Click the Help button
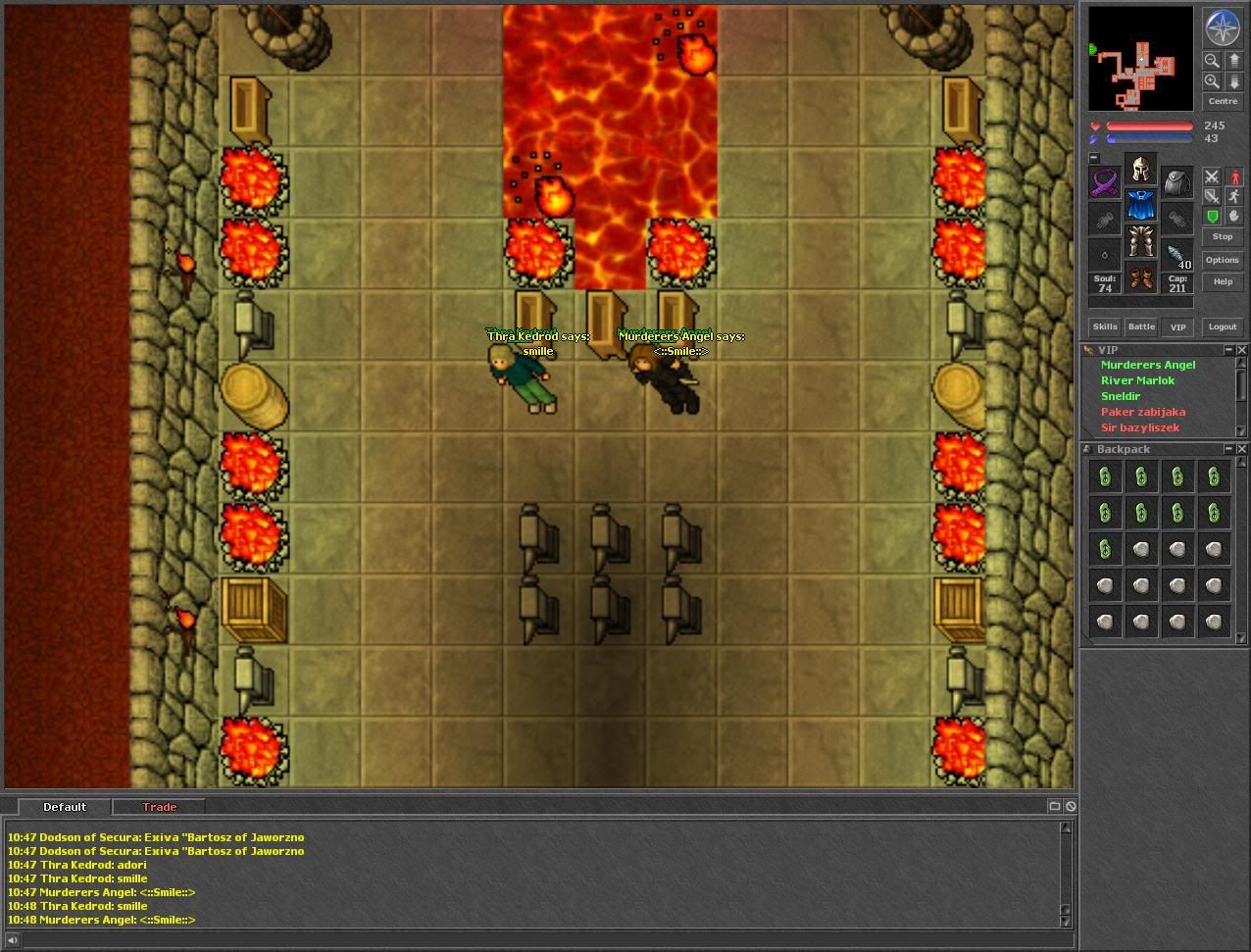1251x952 pixels. coord(1222,281)
